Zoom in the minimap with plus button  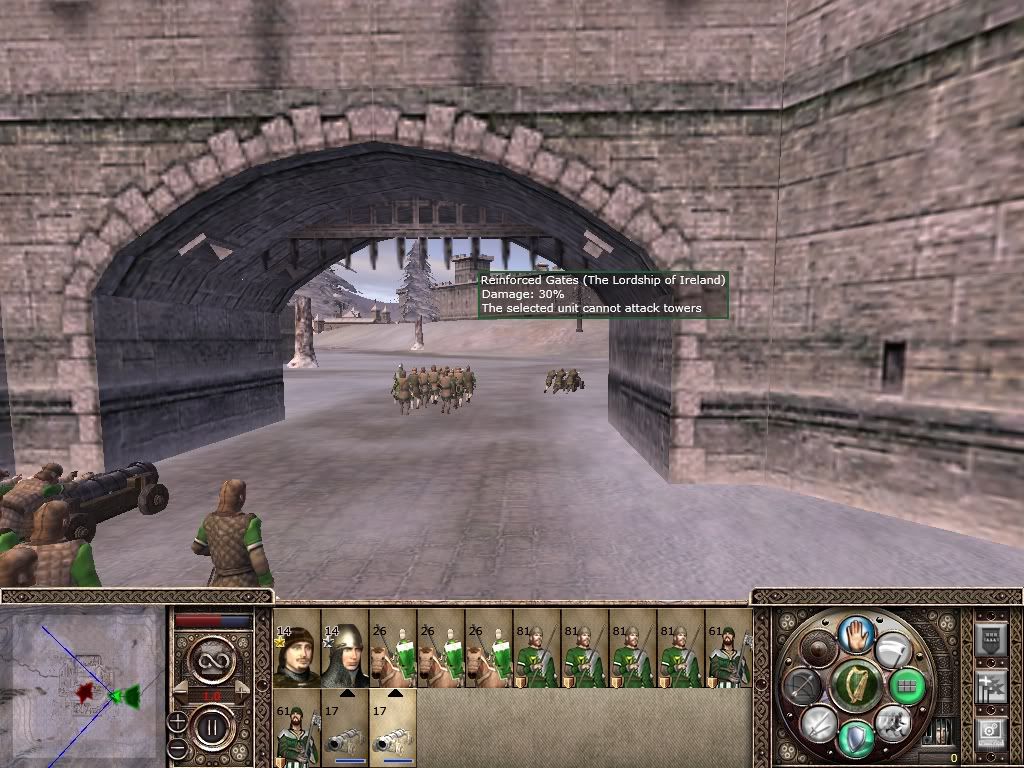[177, 719]
